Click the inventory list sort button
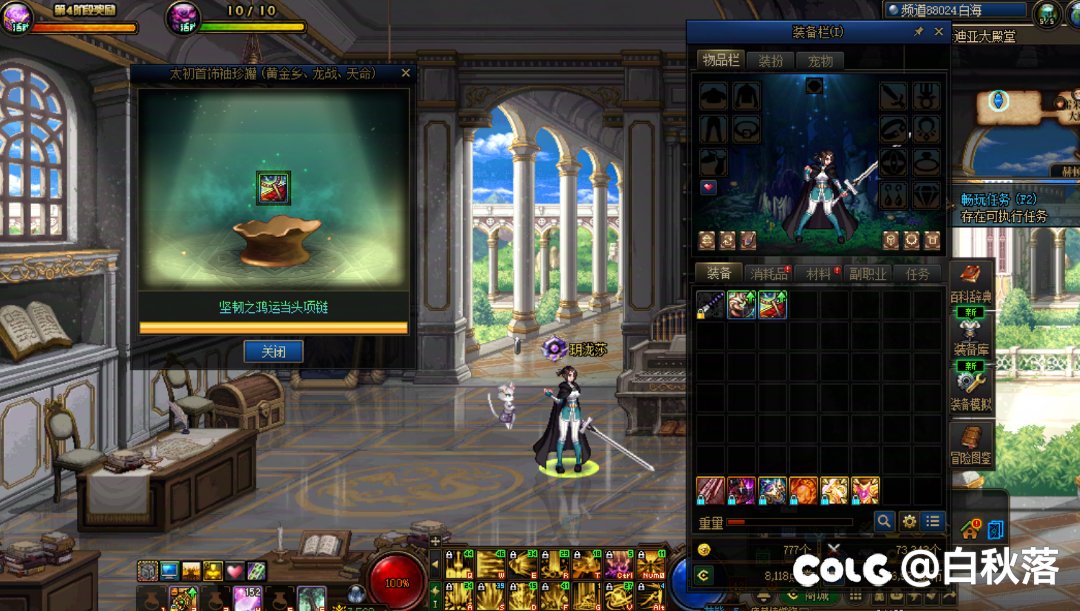 [933, 521]
